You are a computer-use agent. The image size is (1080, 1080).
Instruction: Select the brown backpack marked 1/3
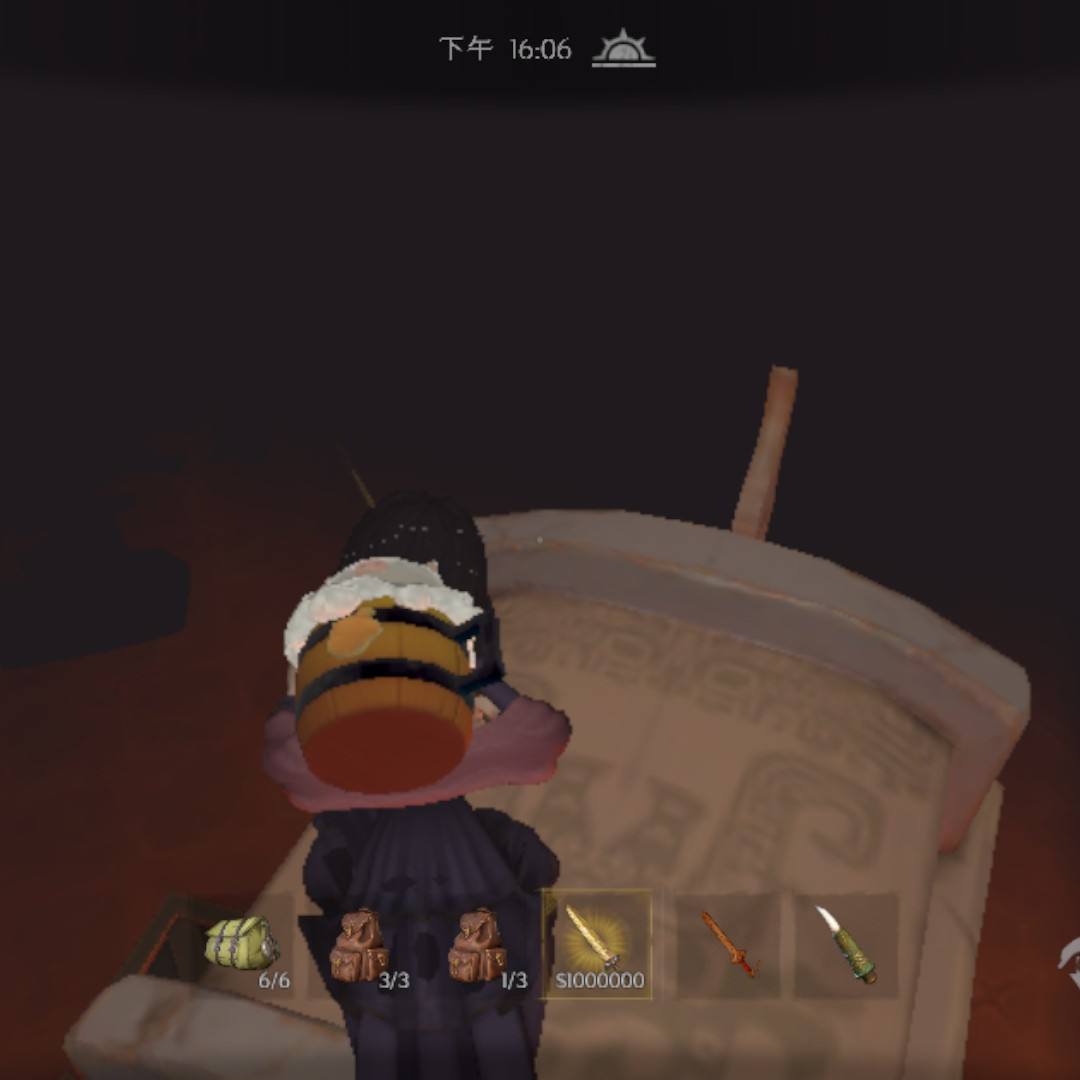pyautogui.click(x=478, y=944)
